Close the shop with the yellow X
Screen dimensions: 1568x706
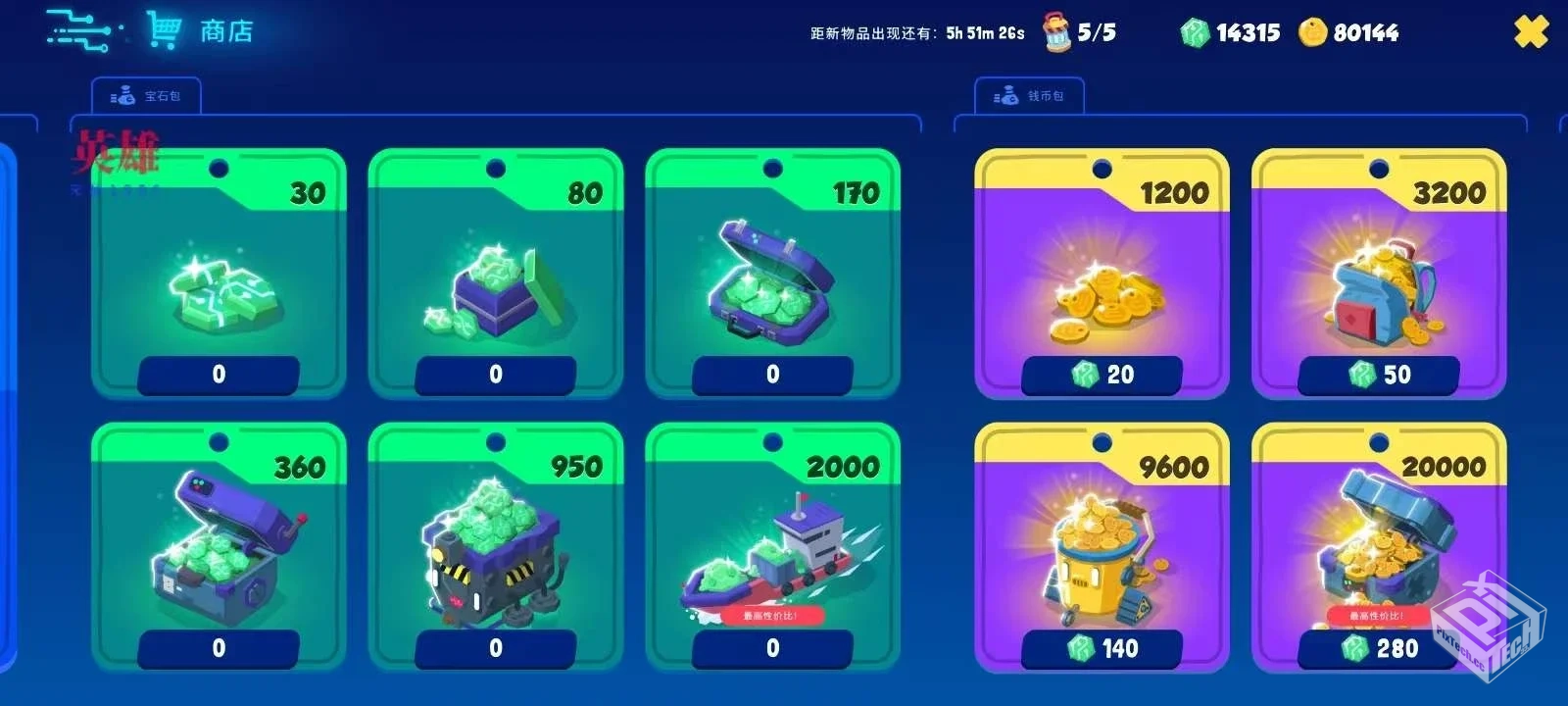[1531, 31]
